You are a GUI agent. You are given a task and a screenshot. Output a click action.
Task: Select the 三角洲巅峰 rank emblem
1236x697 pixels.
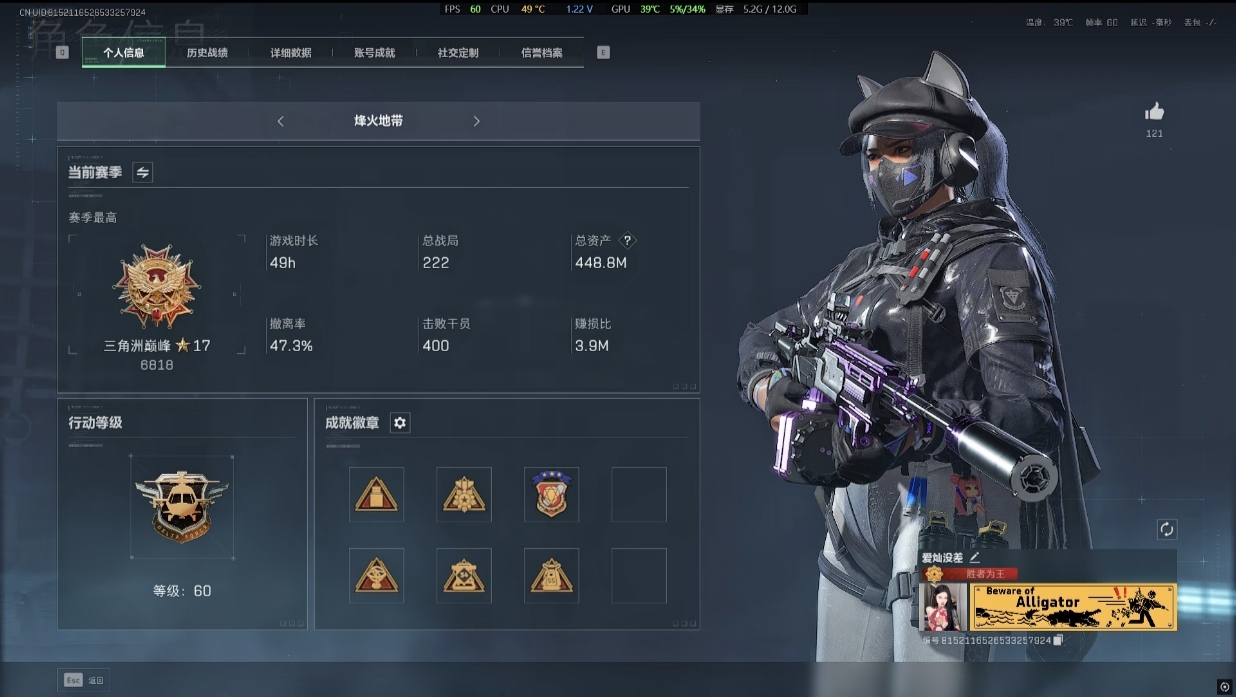[x=156, y=287]
